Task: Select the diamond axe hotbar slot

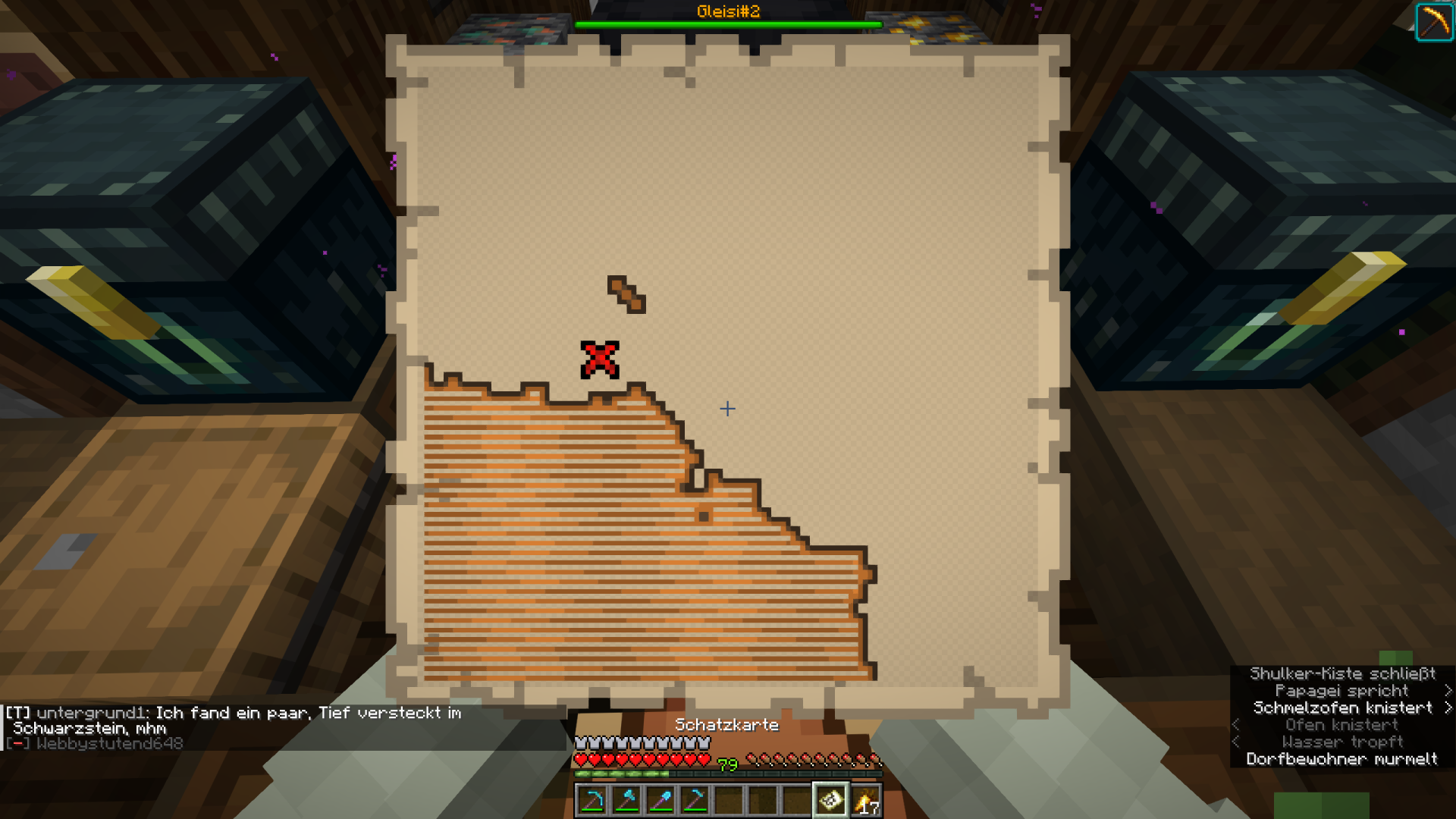Action: tap(626, 800)
